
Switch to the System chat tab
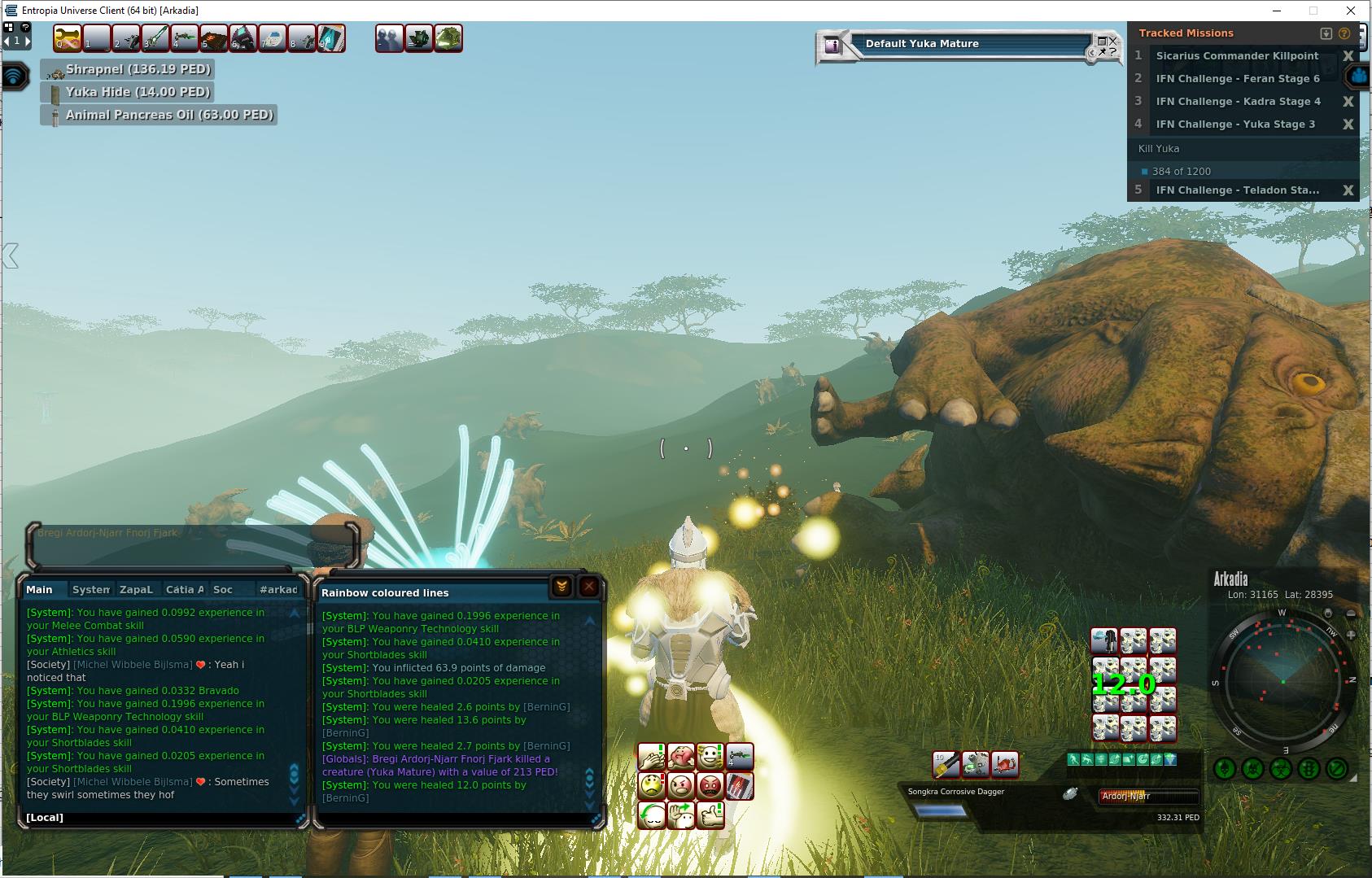[x=90, y=590]
